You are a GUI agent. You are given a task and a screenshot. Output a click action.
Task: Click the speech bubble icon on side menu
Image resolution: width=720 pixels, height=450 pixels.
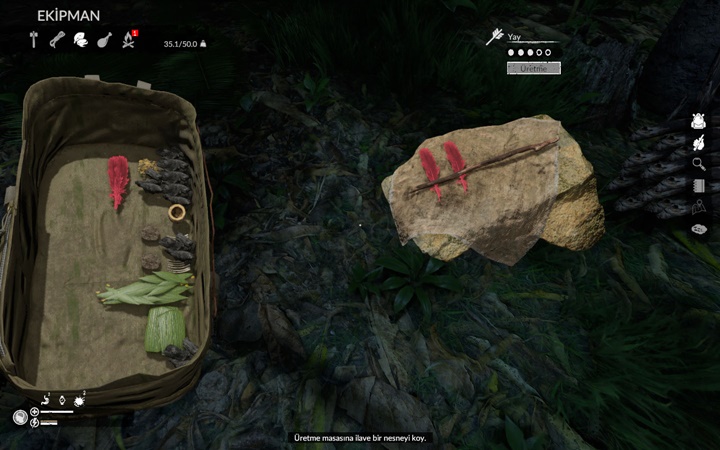(x=699, y=229)
